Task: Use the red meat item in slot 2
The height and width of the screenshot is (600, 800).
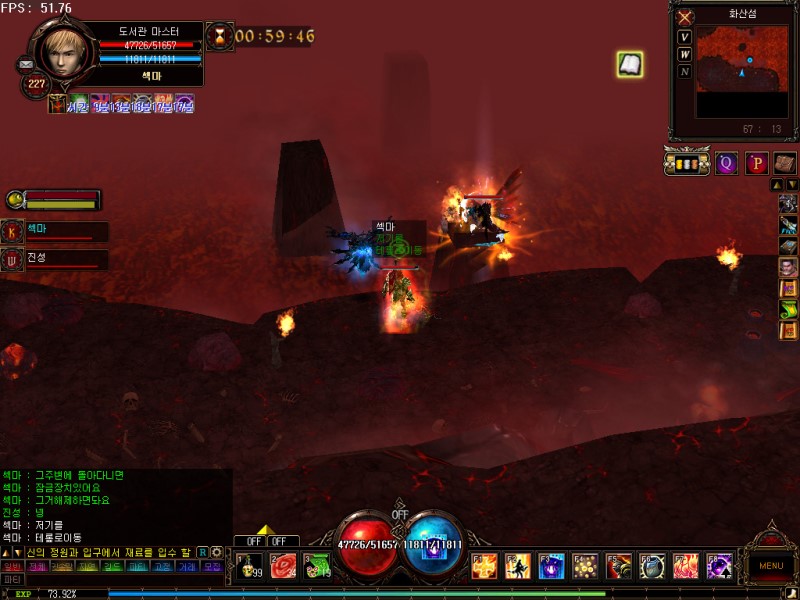Action: (284, 566)
